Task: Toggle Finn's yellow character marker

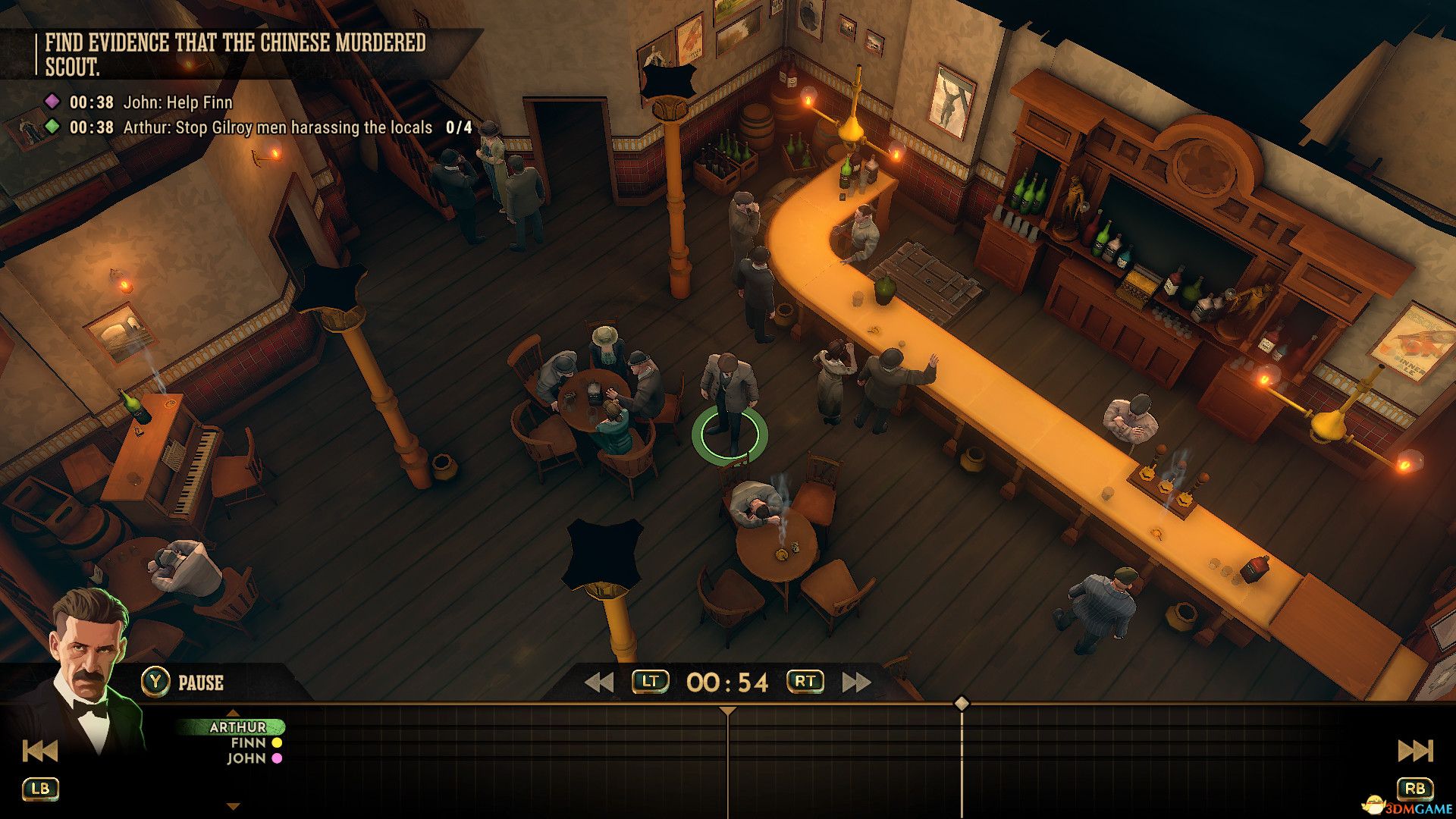Action: tap(275, 742)
